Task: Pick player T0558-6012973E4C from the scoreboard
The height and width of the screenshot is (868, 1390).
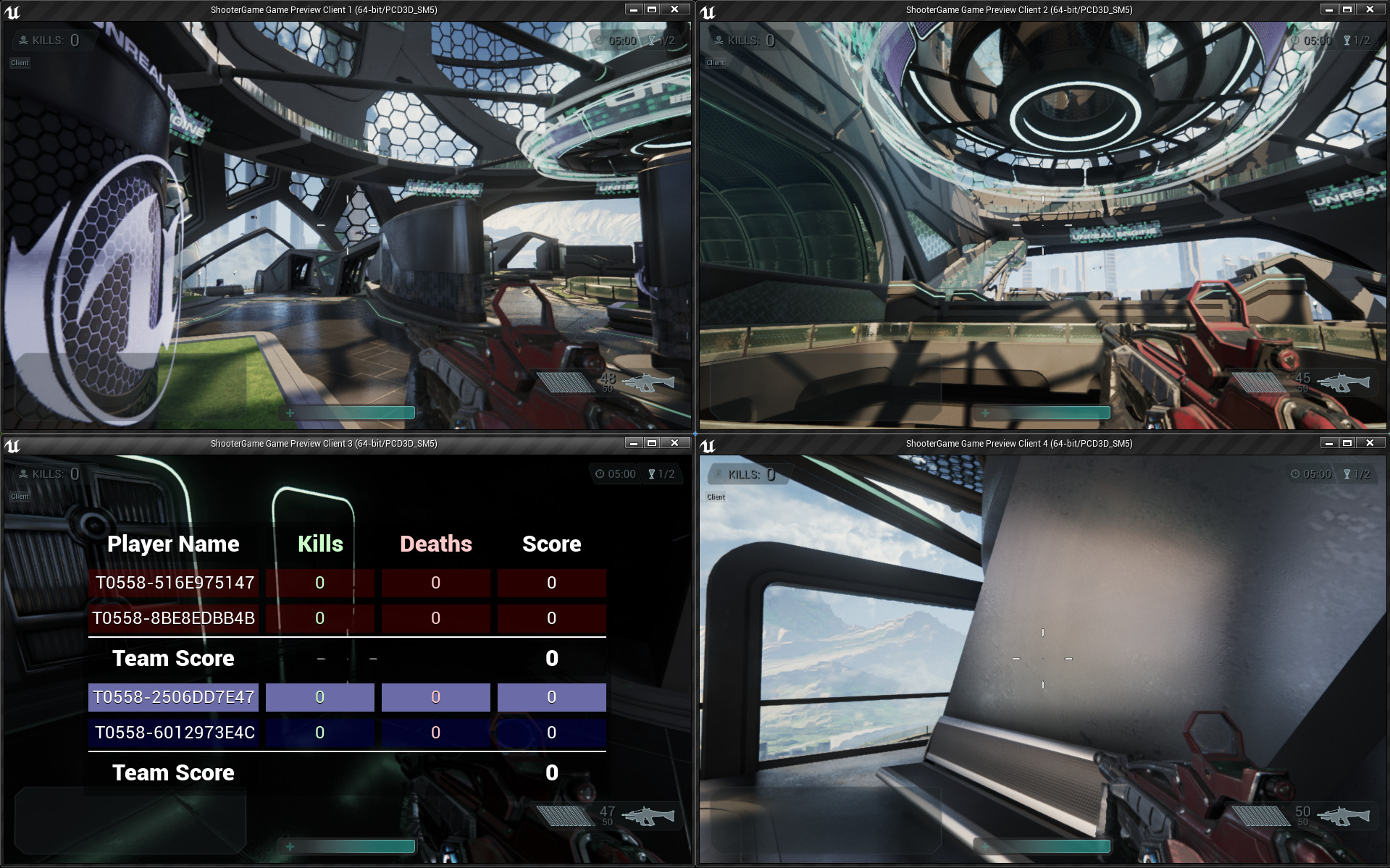Action: click(x=174, y=733)
